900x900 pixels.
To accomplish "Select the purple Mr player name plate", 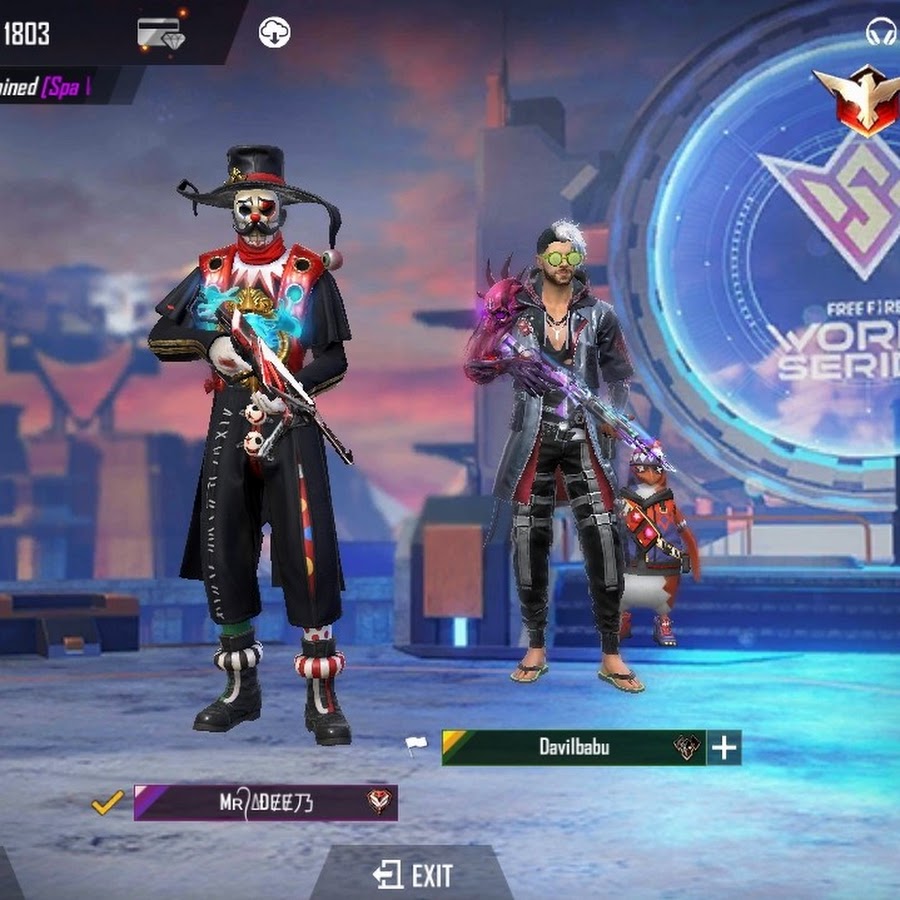I will (265, 802).
